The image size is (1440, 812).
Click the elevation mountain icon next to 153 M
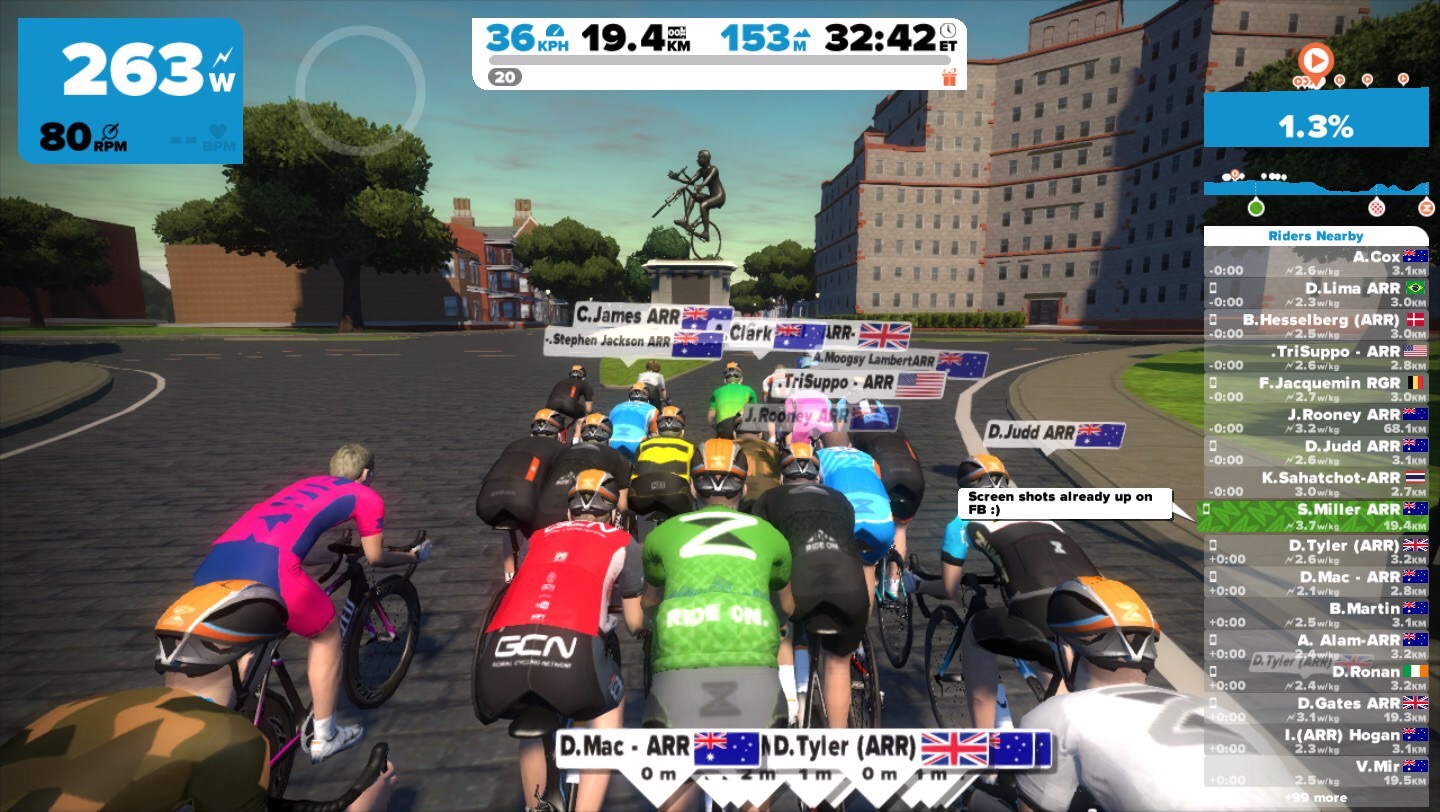point(801,33)
